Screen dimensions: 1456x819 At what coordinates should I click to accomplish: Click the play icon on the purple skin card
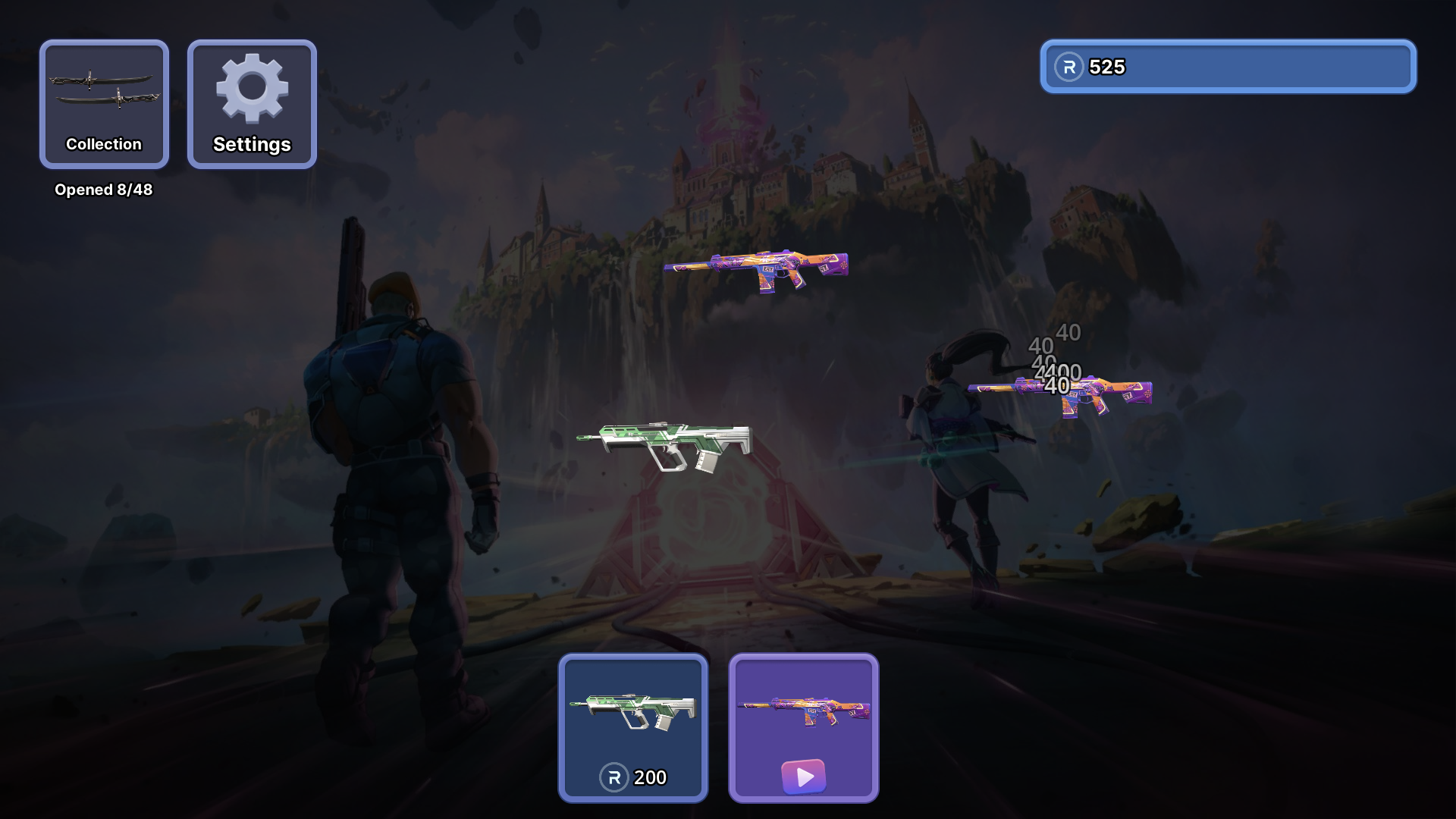(804, 777)
